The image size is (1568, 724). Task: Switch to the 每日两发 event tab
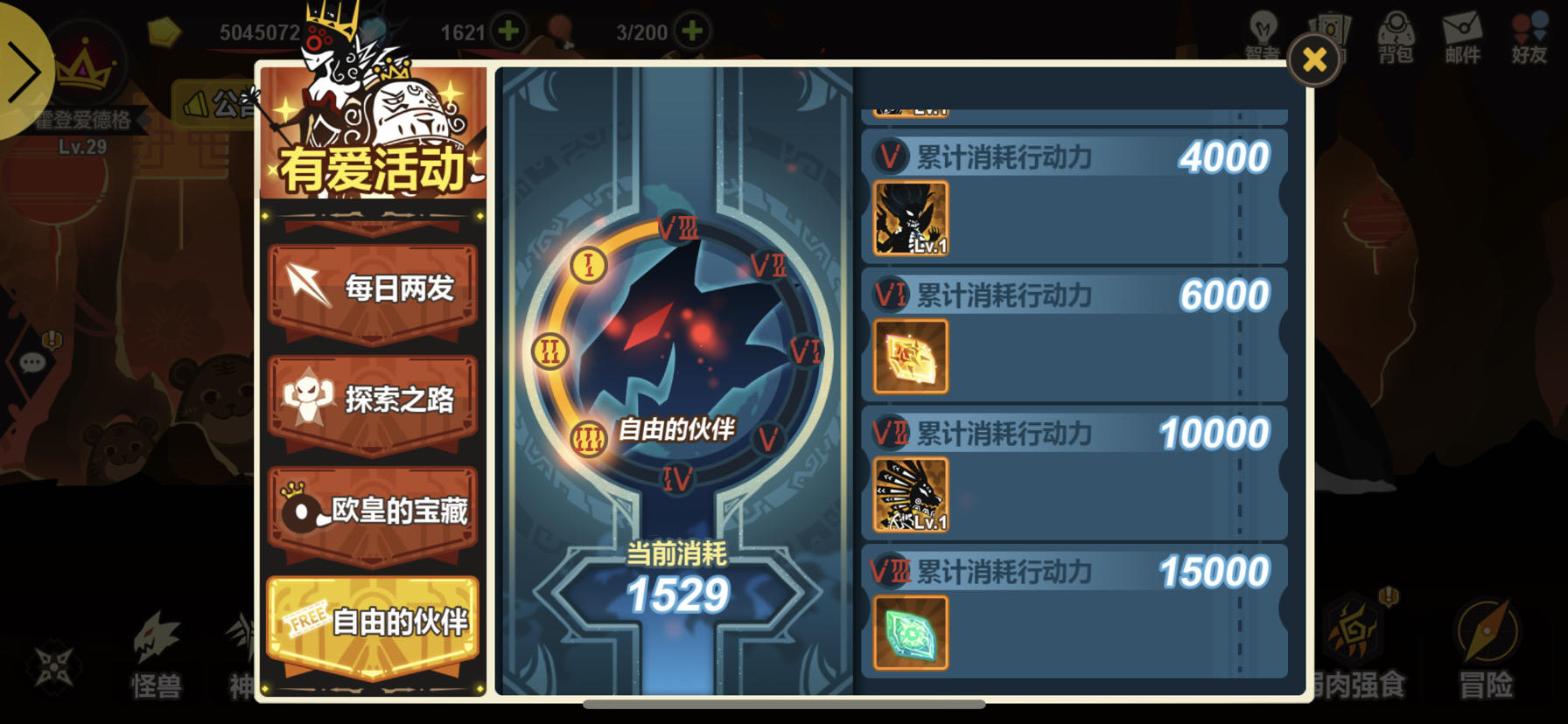(x=372, y=289)
